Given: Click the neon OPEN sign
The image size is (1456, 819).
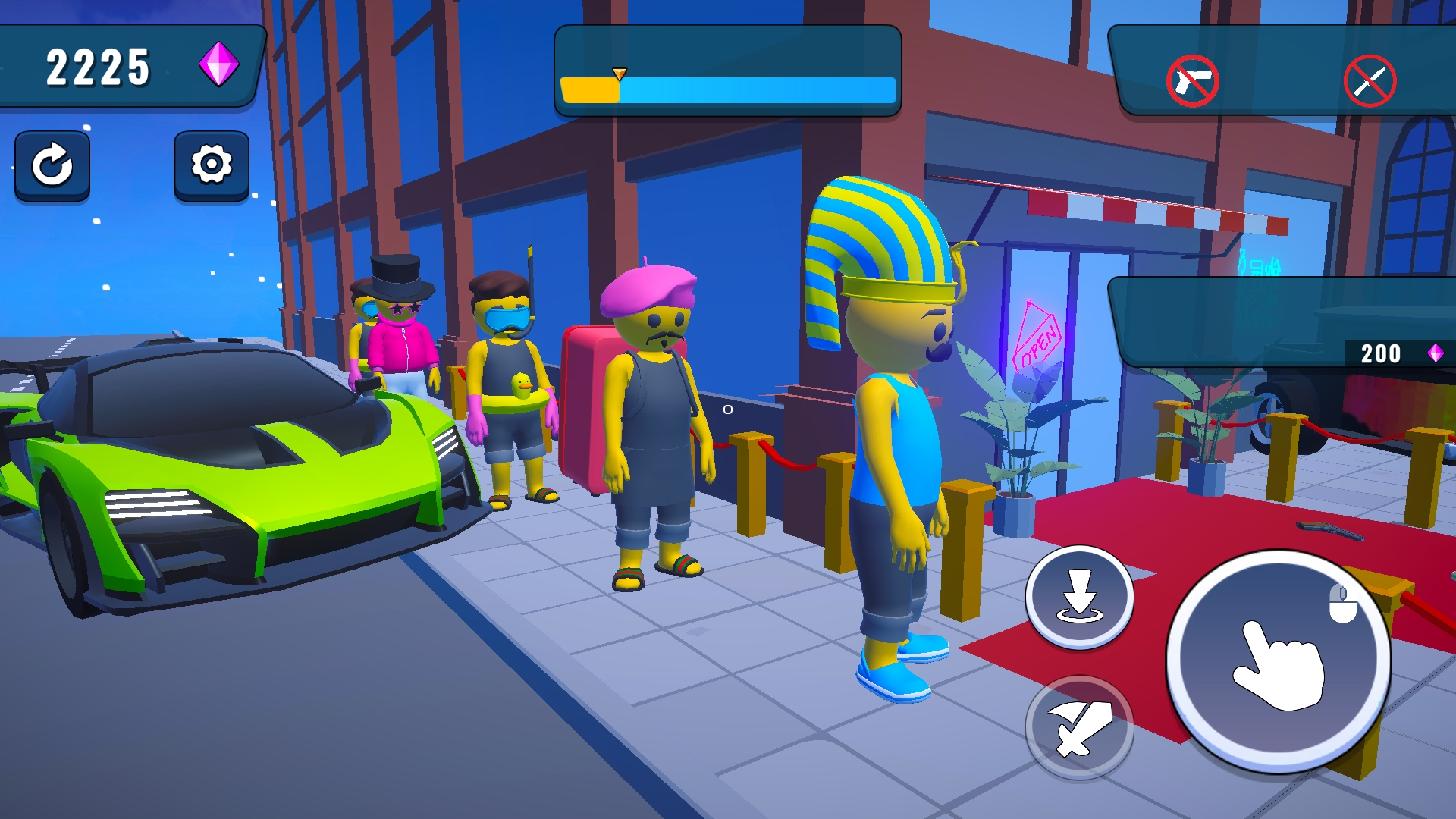Looking at the screenshot, I should (1038, 336).
